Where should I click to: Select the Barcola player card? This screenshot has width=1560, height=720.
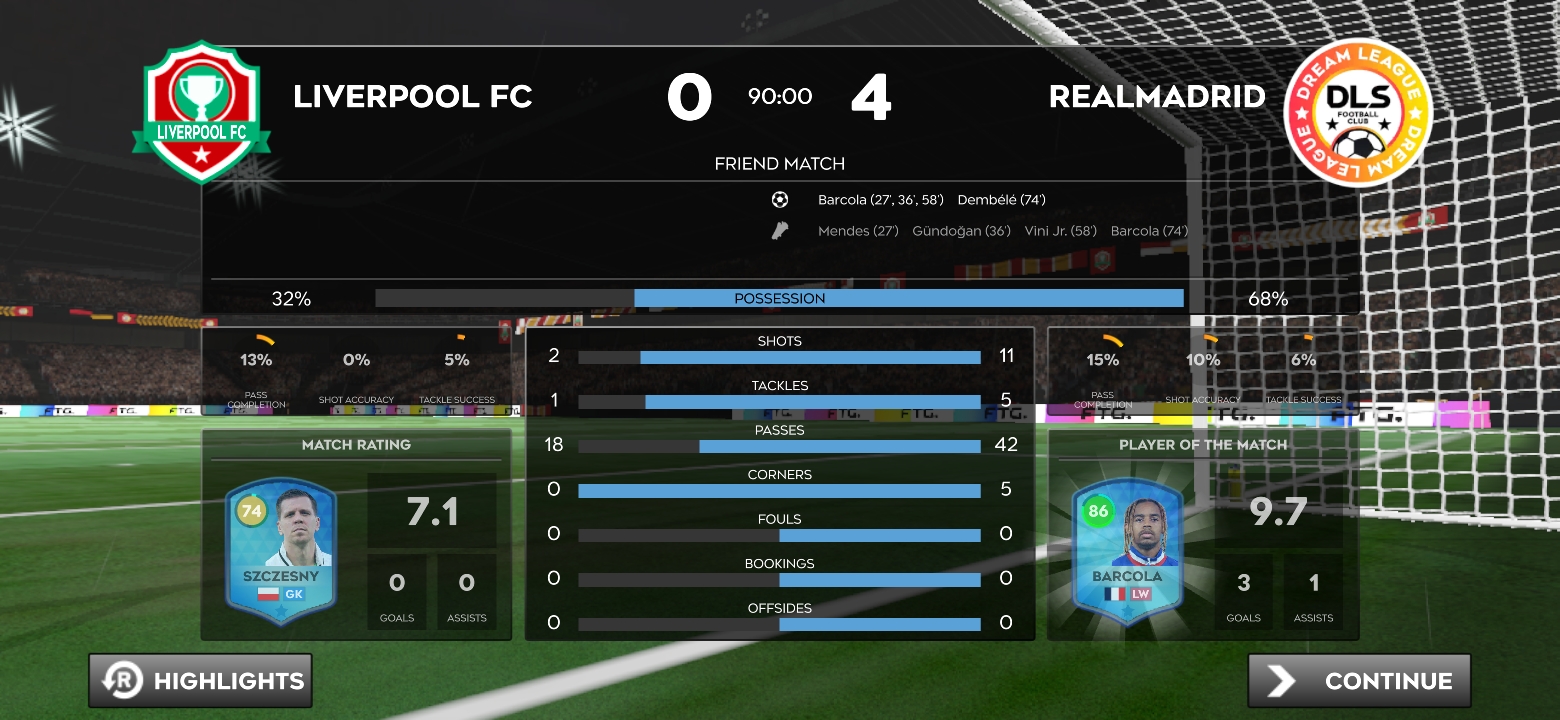pyautogui.click(x=1127, y=550)
